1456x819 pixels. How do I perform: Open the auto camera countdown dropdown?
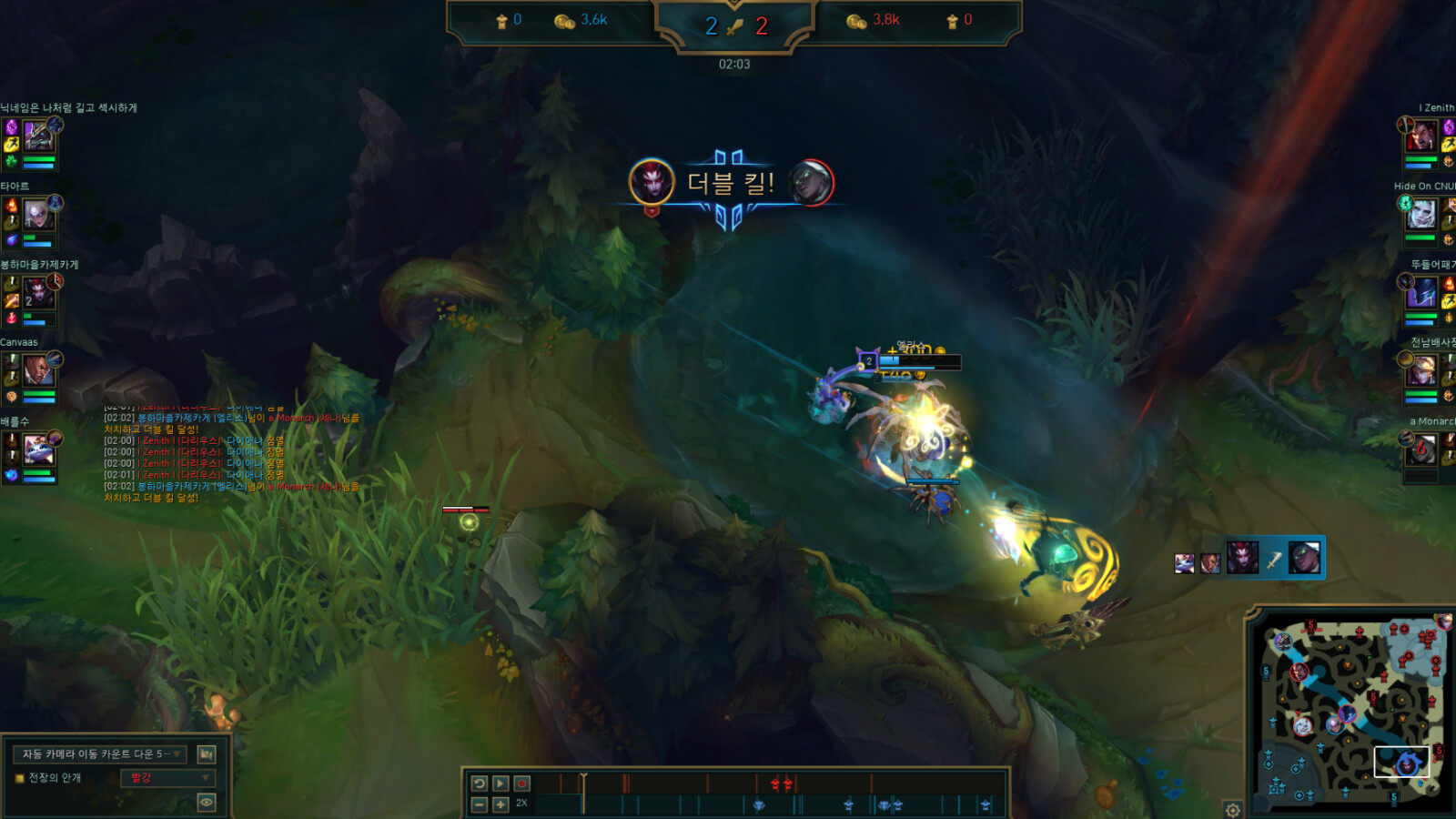coord(100,754)
